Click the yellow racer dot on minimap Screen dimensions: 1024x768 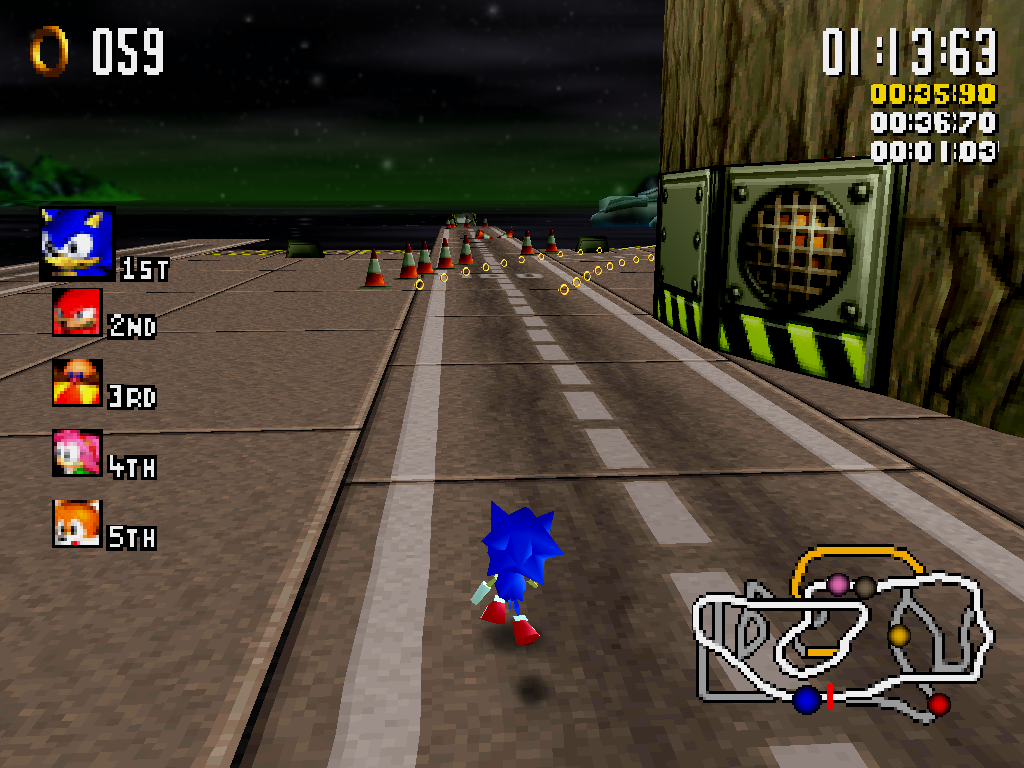pyautogui.click(x=898, y=635)
